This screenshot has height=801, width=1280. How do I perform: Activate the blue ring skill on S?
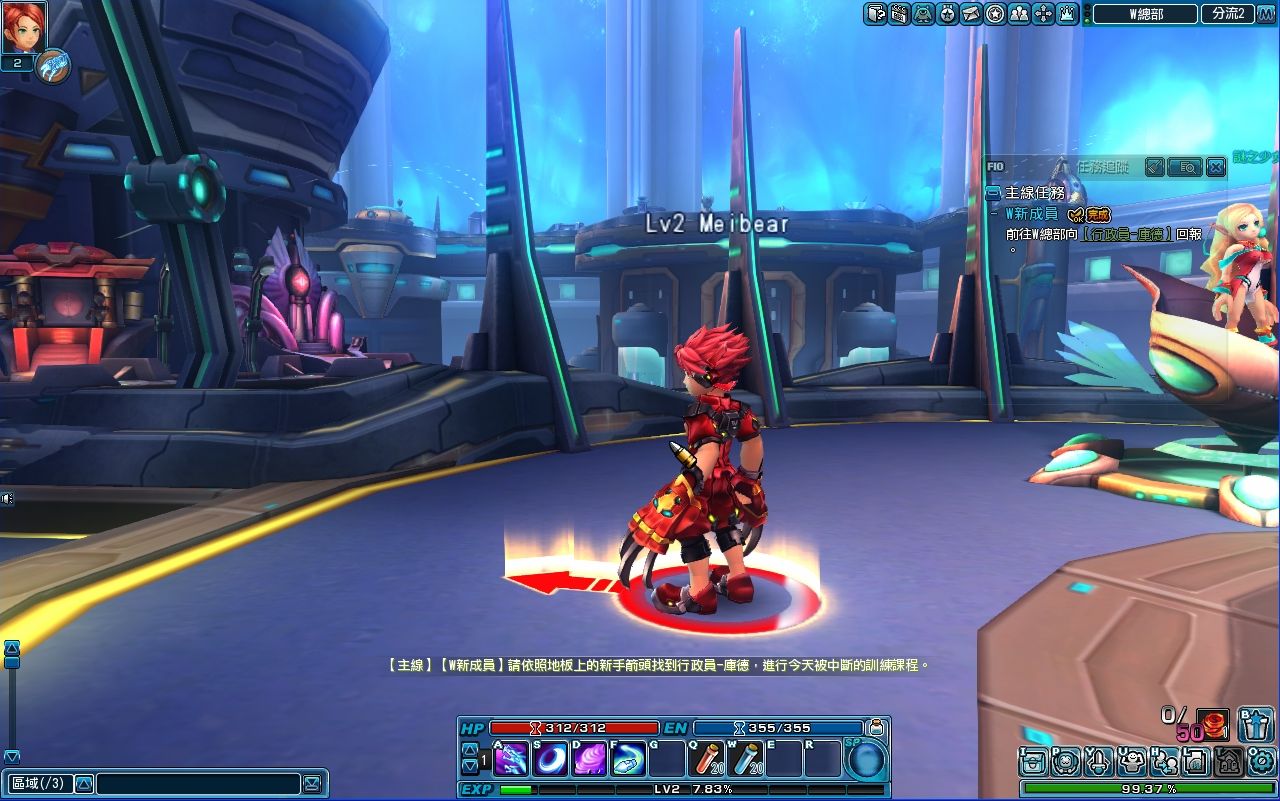coord(550,759)
